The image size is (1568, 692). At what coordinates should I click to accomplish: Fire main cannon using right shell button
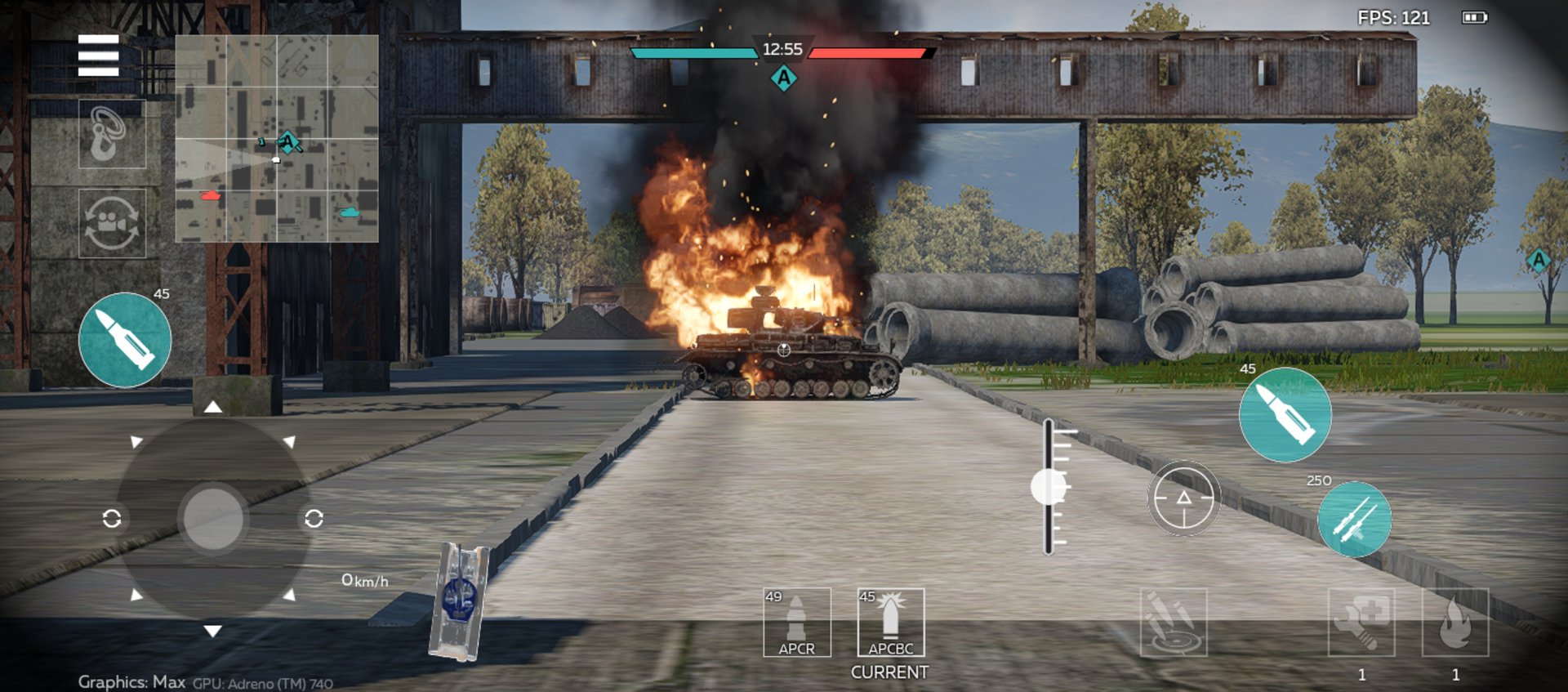coord(1285,415)
